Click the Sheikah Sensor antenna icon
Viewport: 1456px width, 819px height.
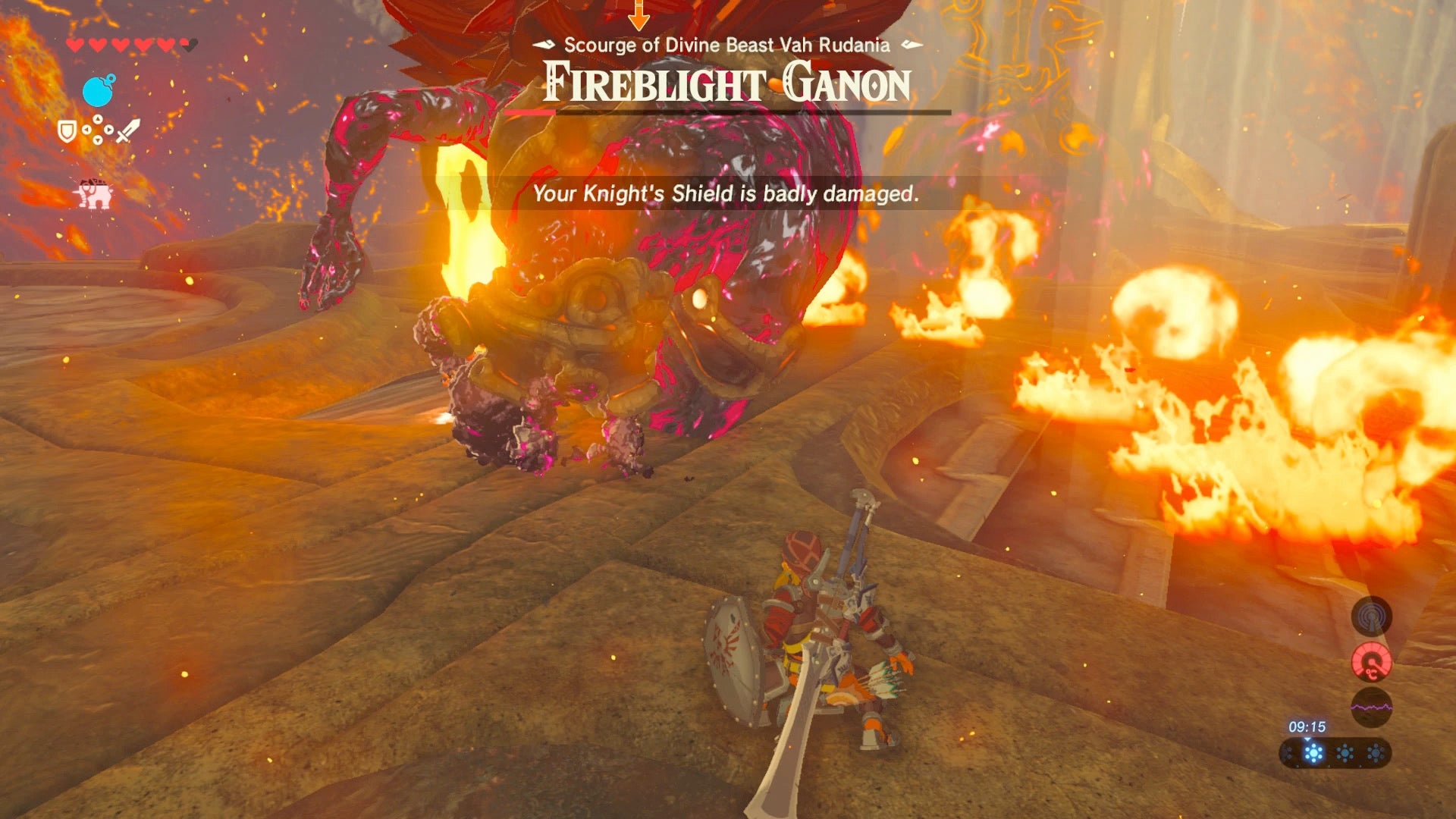[1370, 617]
